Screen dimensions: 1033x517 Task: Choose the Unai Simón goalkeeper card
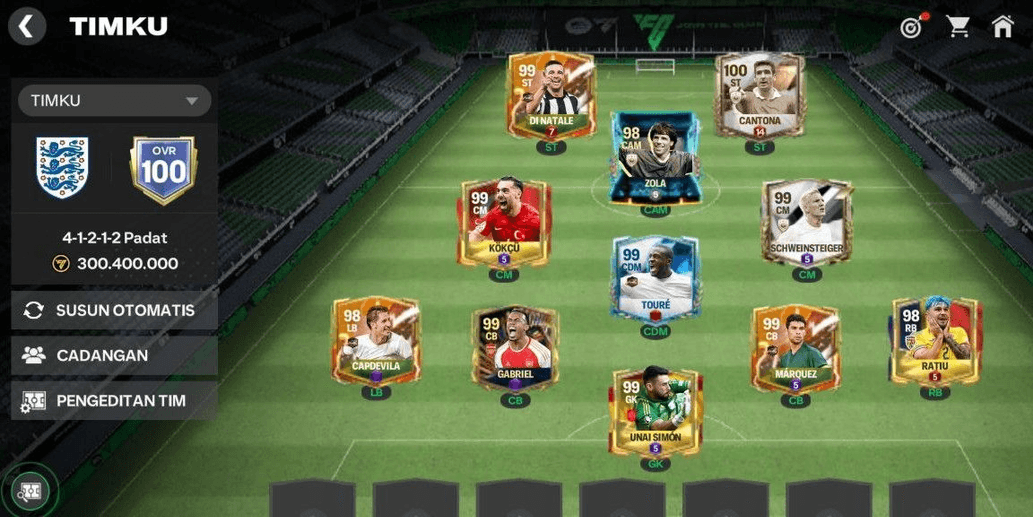click(x=655, y=411)
